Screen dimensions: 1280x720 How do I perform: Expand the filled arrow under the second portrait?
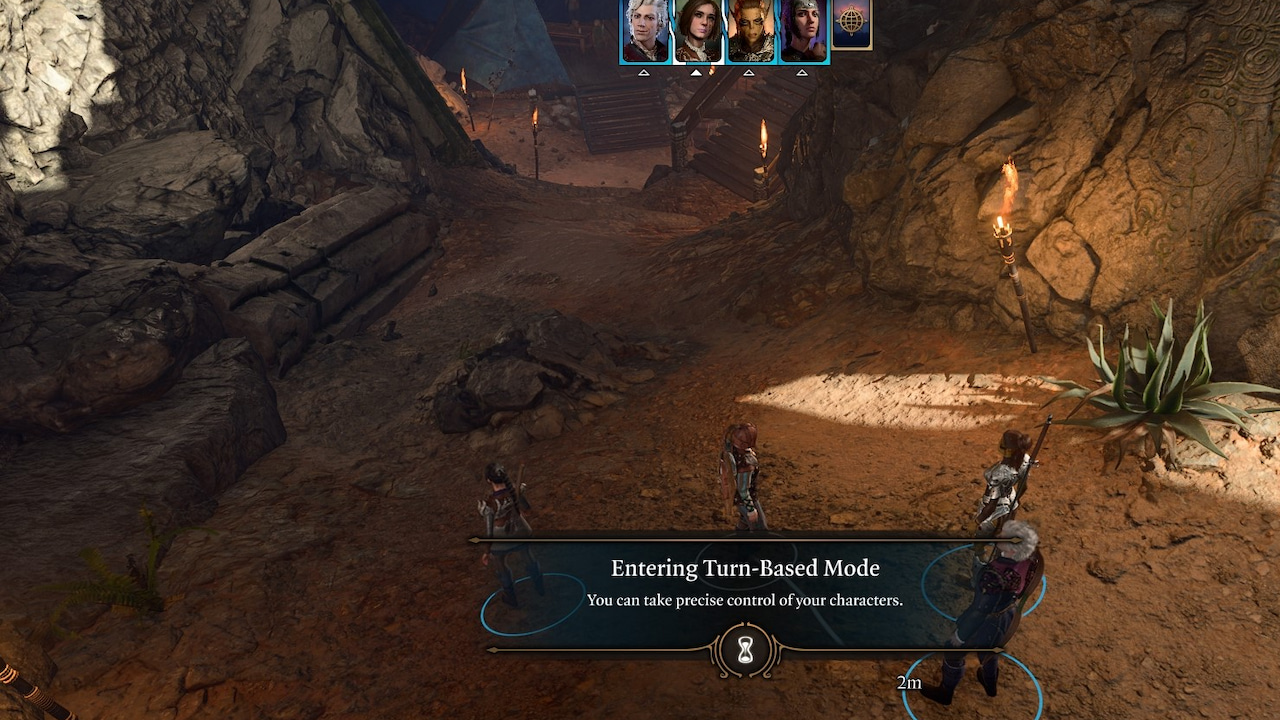click(x=697, y=72)
